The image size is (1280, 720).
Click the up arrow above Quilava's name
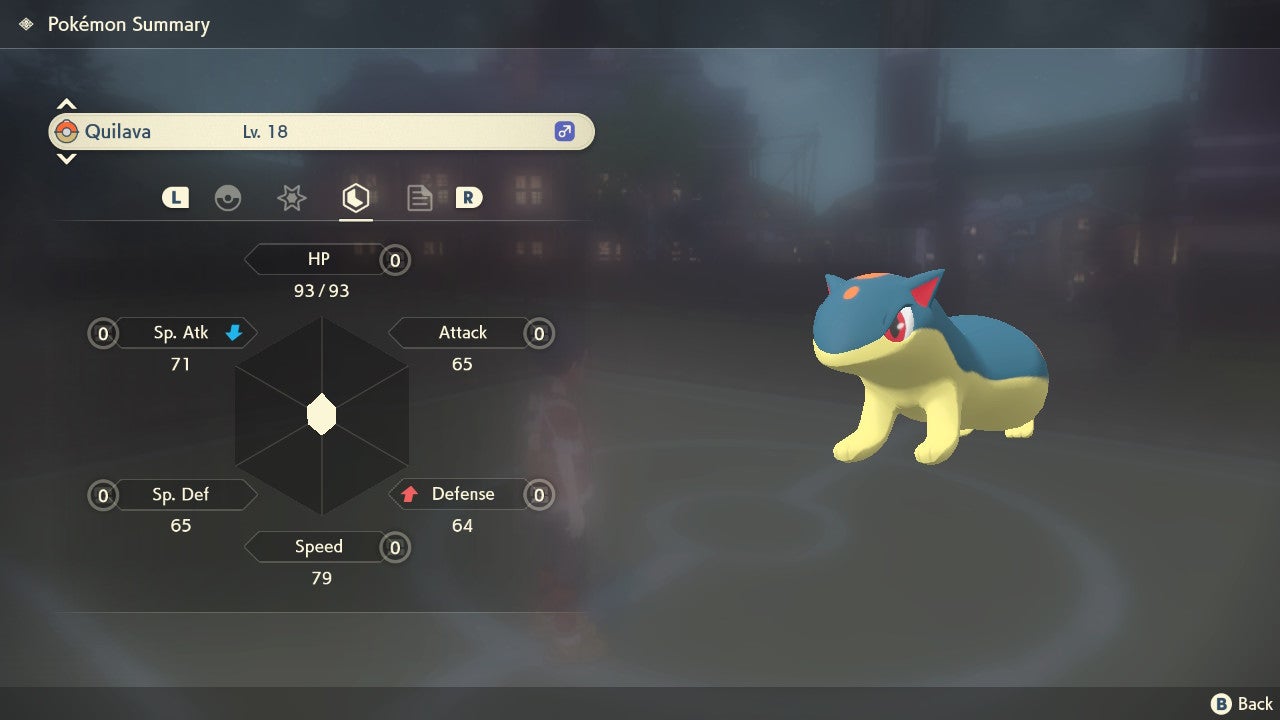pyautogui.click(x=66, y=103)
